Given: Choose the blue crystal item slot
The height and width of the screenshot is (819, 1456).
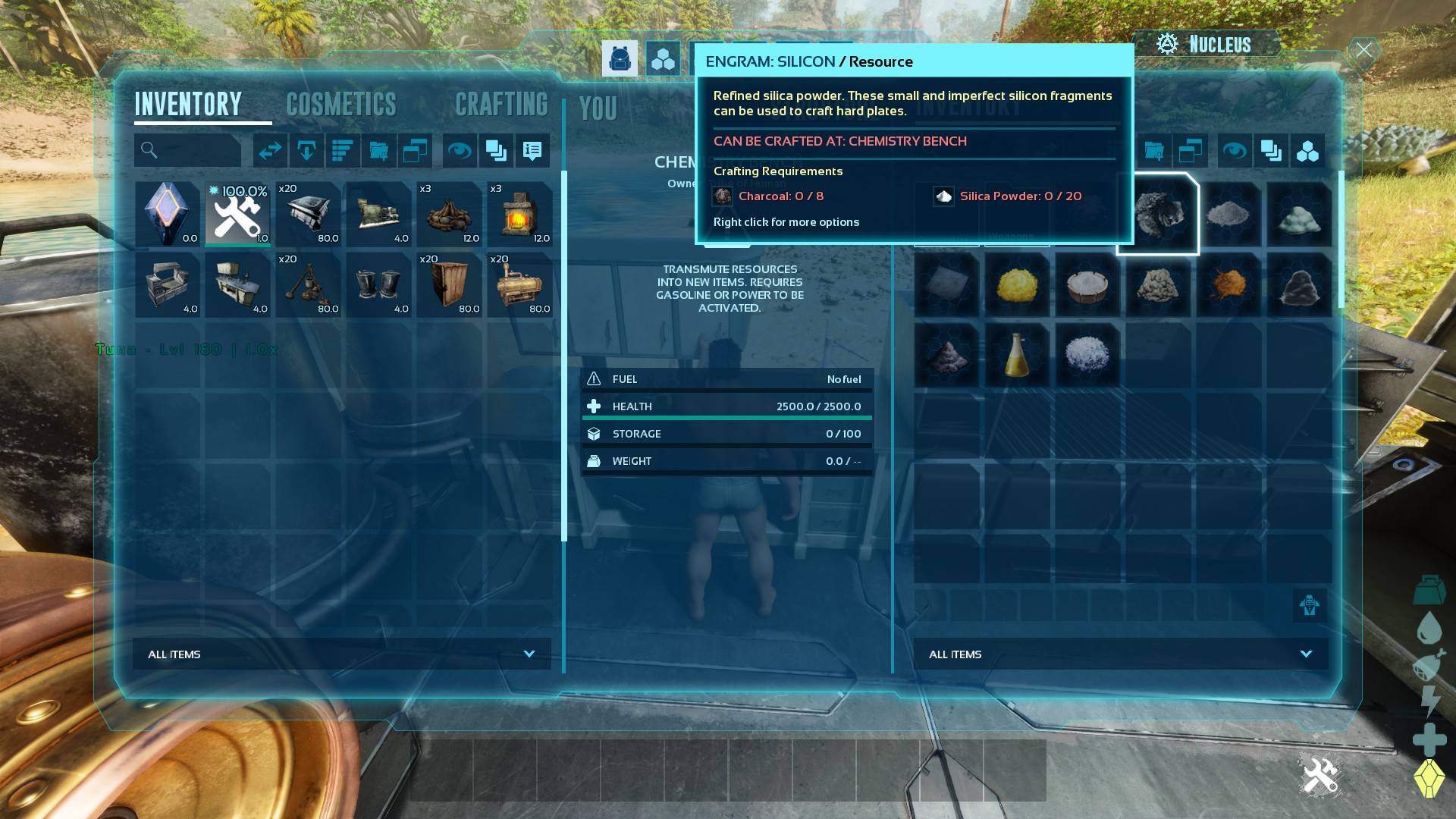Looking at the screenshot, I should pos(167,214).
